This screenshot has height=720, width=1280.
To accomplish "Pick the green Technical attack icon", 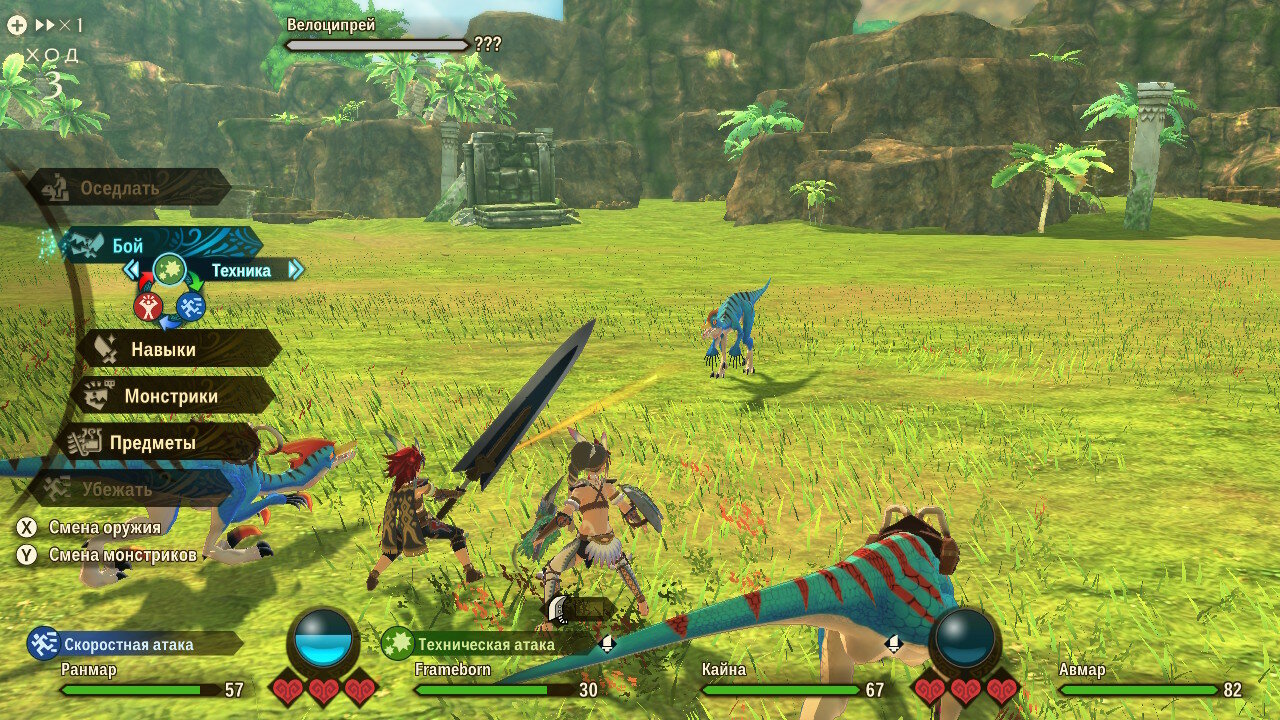I will (169, 269).
